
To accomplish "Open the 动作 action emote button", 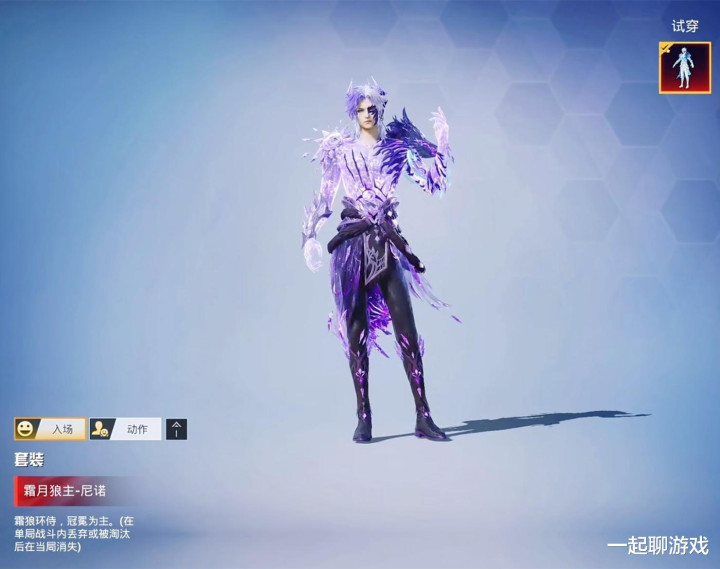I will (x=125, y=429).
